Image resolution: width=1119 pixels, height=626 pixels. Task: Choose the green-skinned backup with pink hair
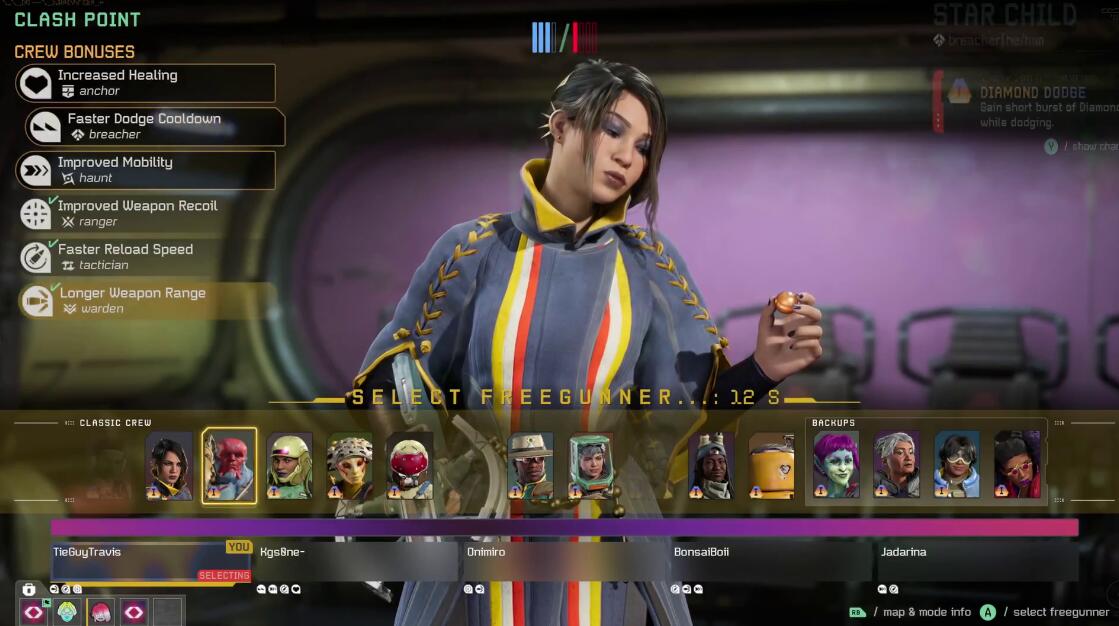pyautogui.click(x=836, y=465)
